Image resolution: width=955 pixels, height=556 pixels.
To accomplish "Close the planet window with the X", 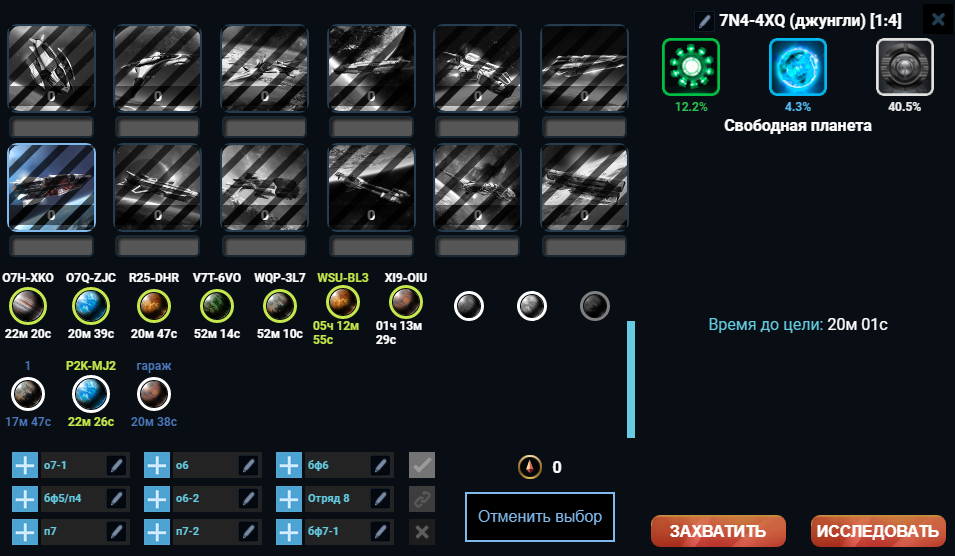I will (936, 19).
